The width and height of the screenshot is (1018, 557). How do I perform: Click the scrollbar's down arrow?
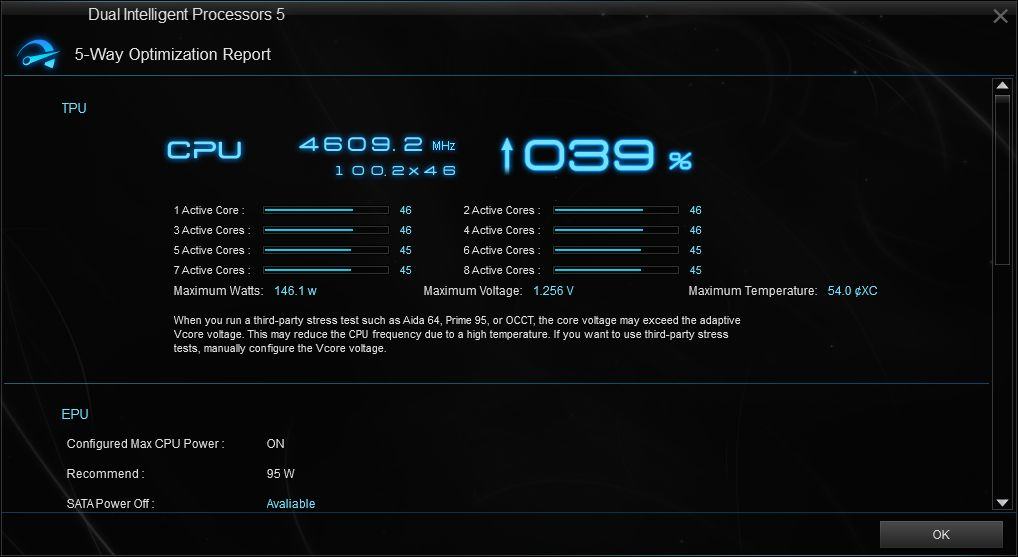(x=1002, y=502)
